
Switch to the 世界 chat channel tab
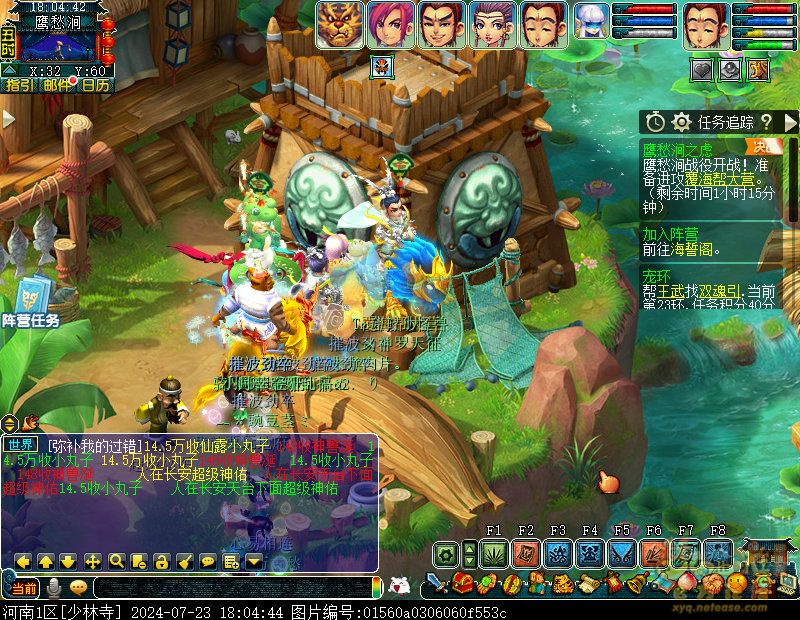[20, 444]
